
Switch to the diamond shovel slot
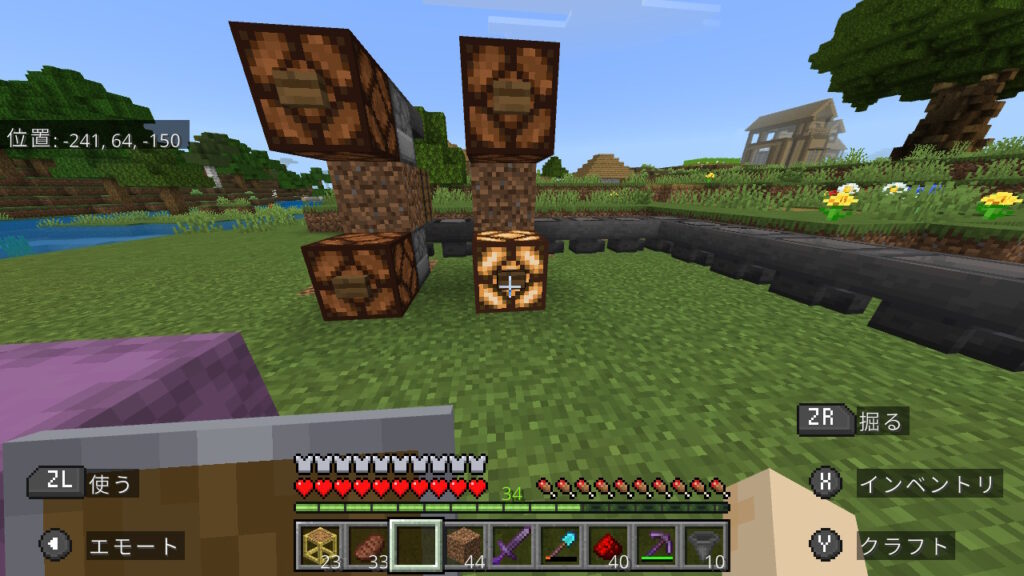[560, 545]
